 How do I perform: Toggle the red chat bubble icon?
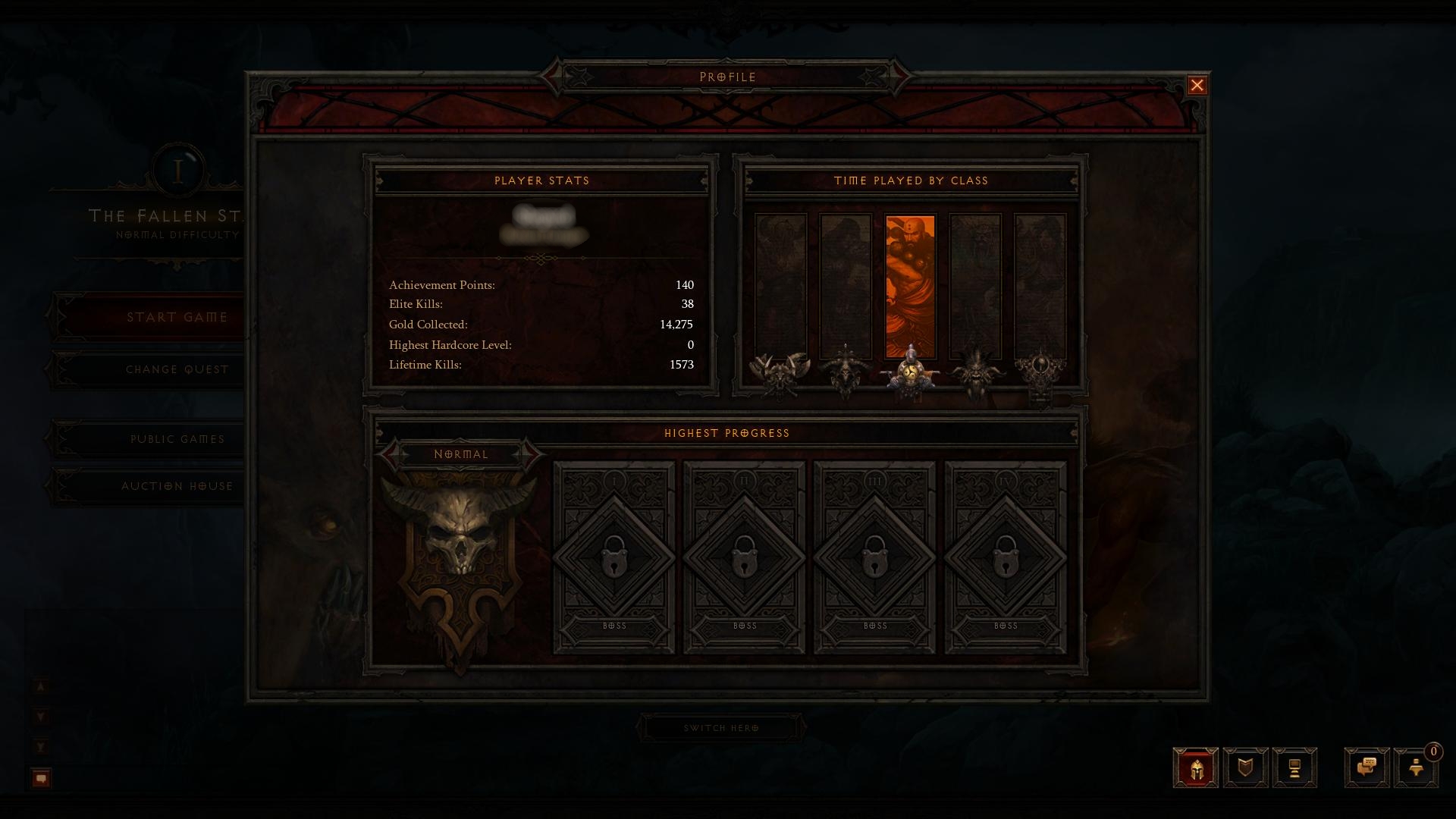tap(41, 778)
